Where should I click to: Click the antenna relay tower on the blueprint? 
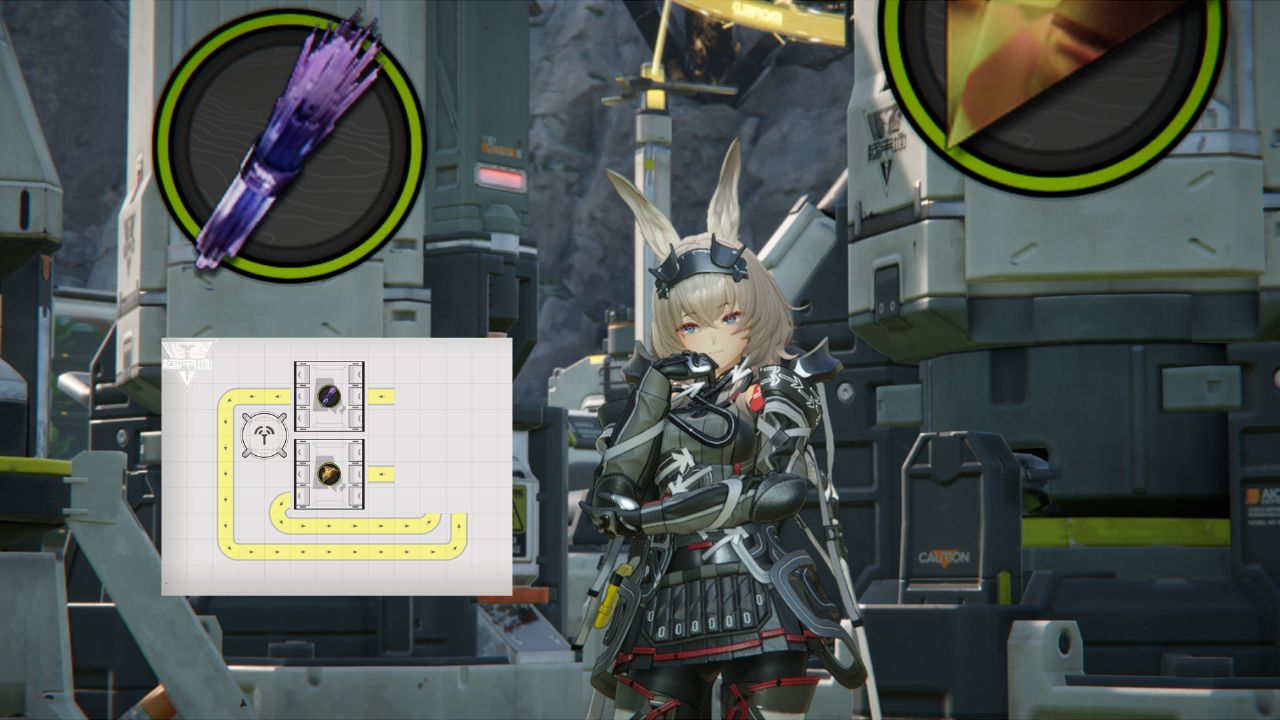click(x=265, y=435)
